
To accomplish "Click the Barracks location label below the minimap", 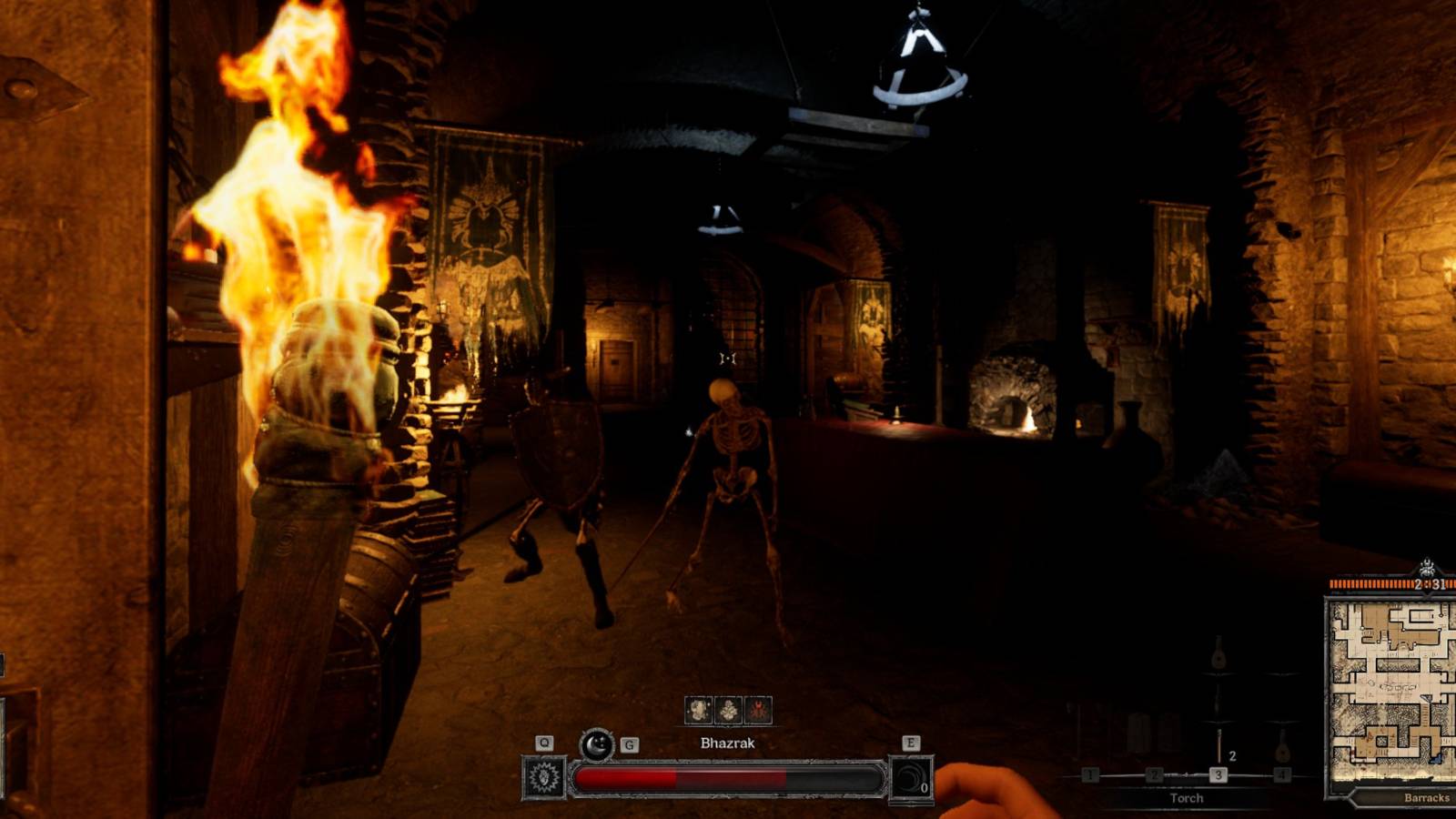I will pos(1427,797).
